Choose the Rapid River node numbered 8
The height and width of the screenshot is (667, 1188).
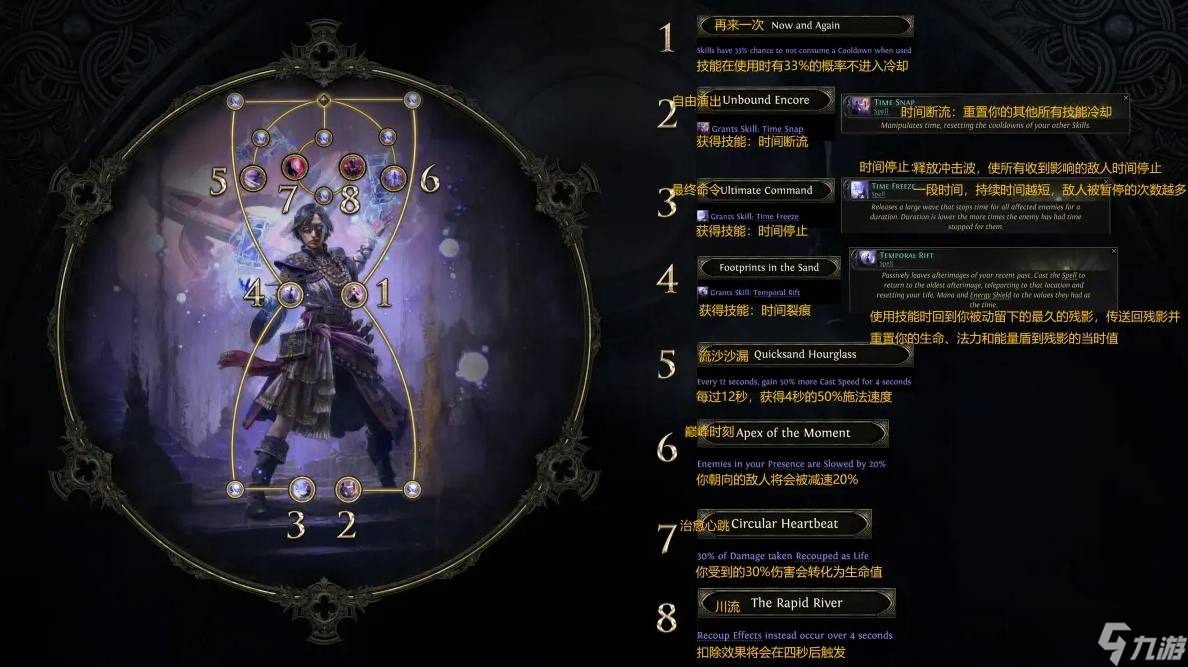(352, 166)
